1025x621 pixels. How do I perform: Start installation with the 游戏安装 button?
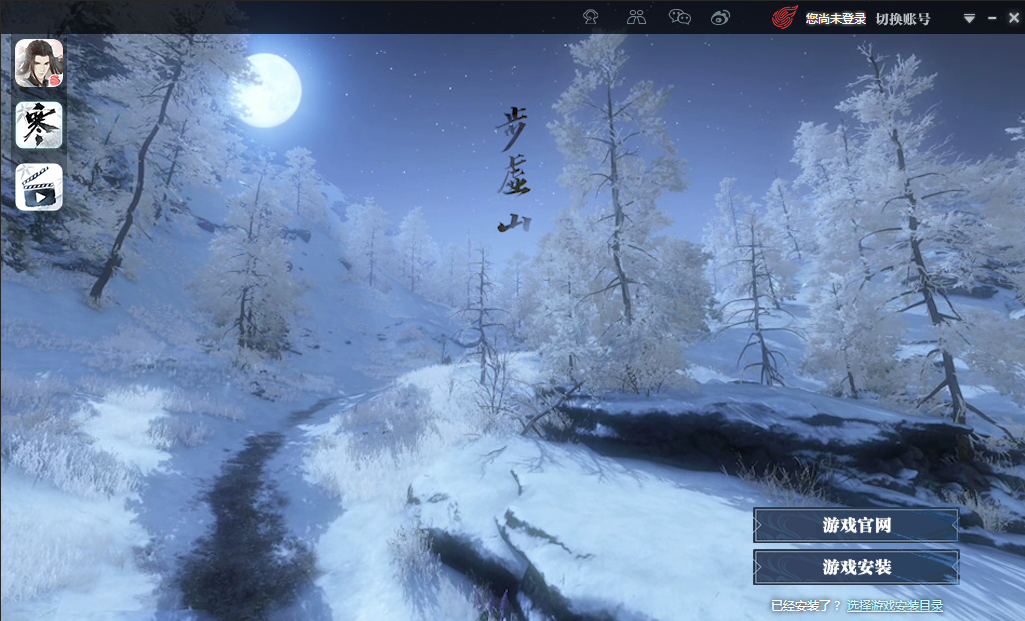click(x=856, y=567)
